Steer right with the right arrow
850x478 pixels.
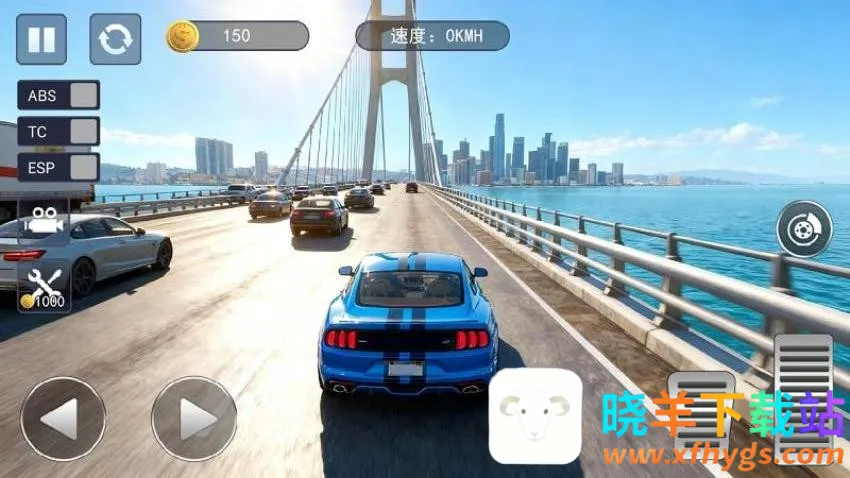pos(194,418)
